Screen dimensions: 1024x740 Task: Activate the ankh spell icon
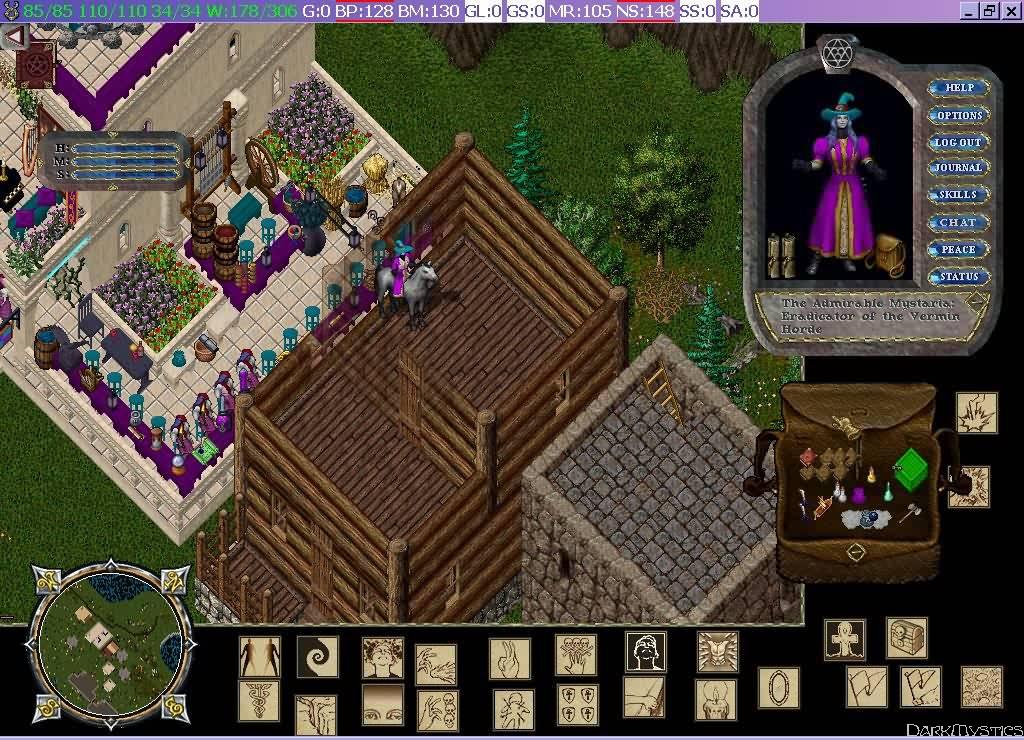coord(845,640)
